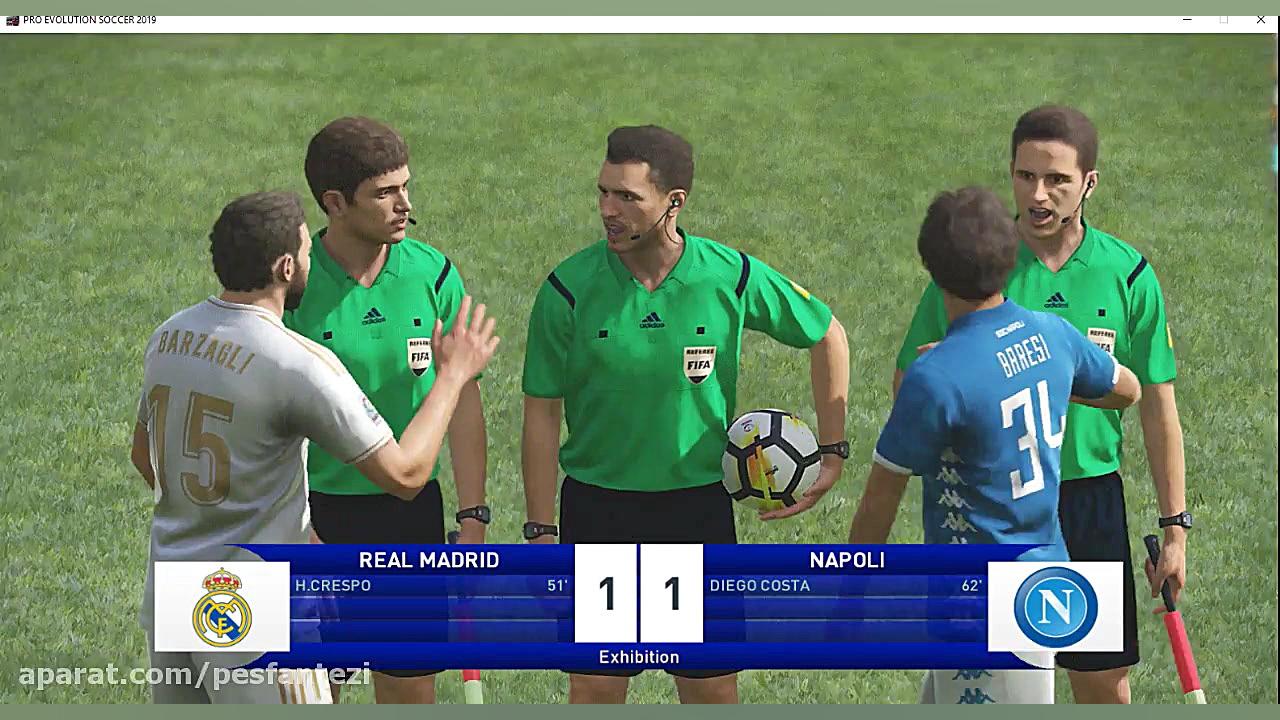This screenshot has width=1280, height=720.
Task: Click the FIFA badge on the right referee's sleeve
Action: 1103,340
